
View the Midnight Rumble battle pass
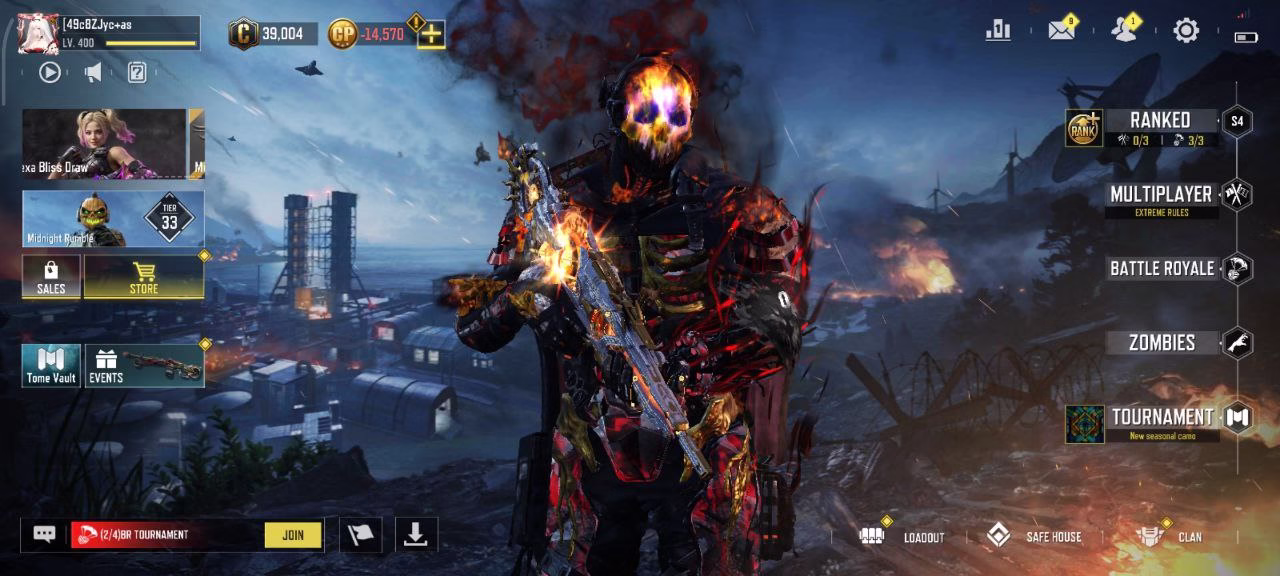tap(113, 219)
